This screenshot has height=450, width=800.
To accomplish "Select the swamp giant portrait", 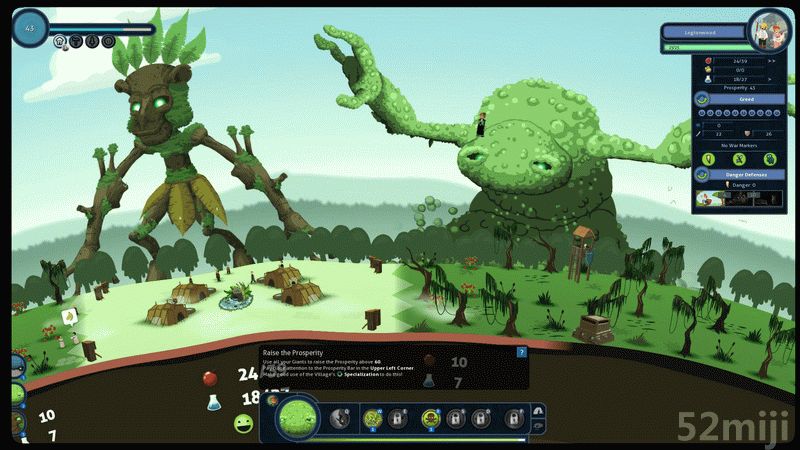I will tap(297, 417).
